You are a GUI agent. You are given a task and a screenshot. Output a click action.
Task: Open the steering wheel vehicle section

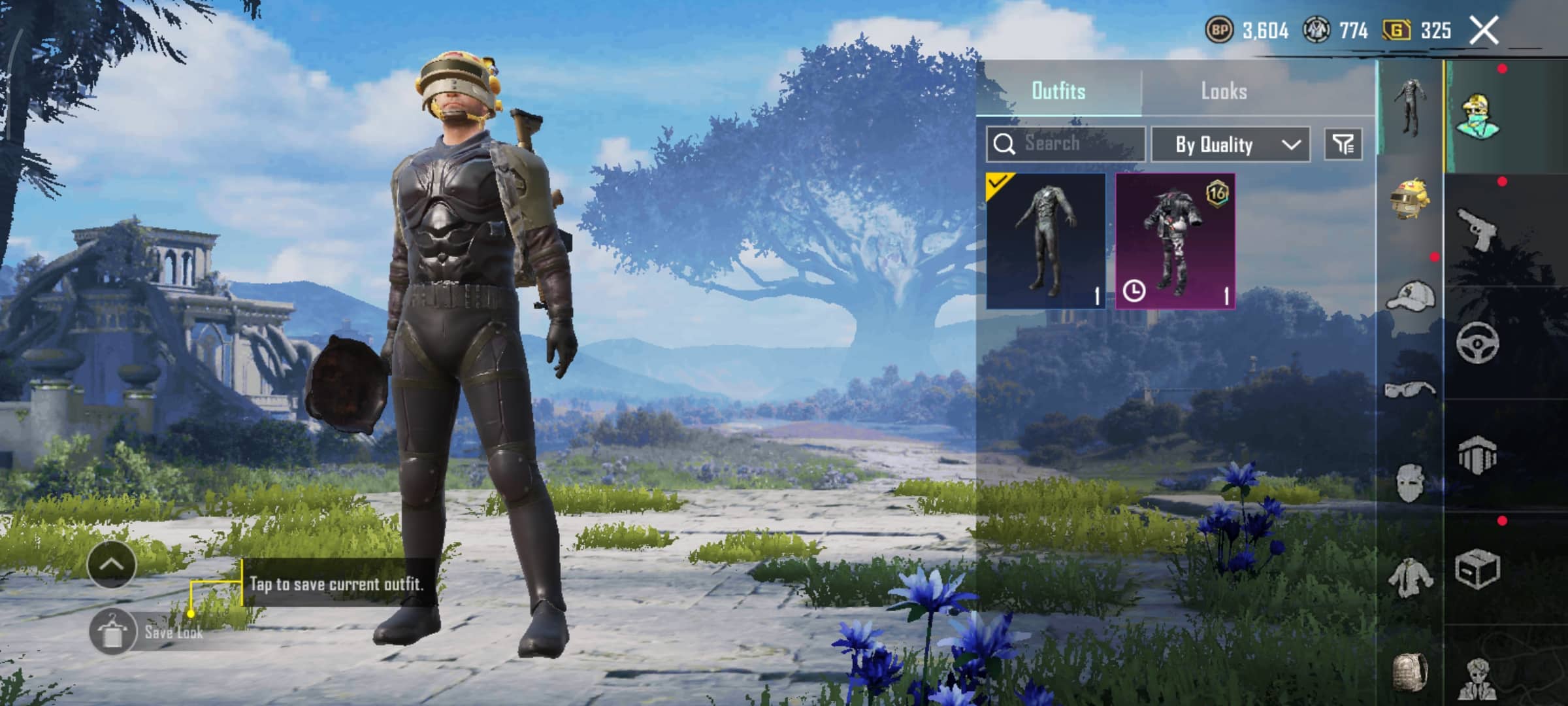[1478, 342]
